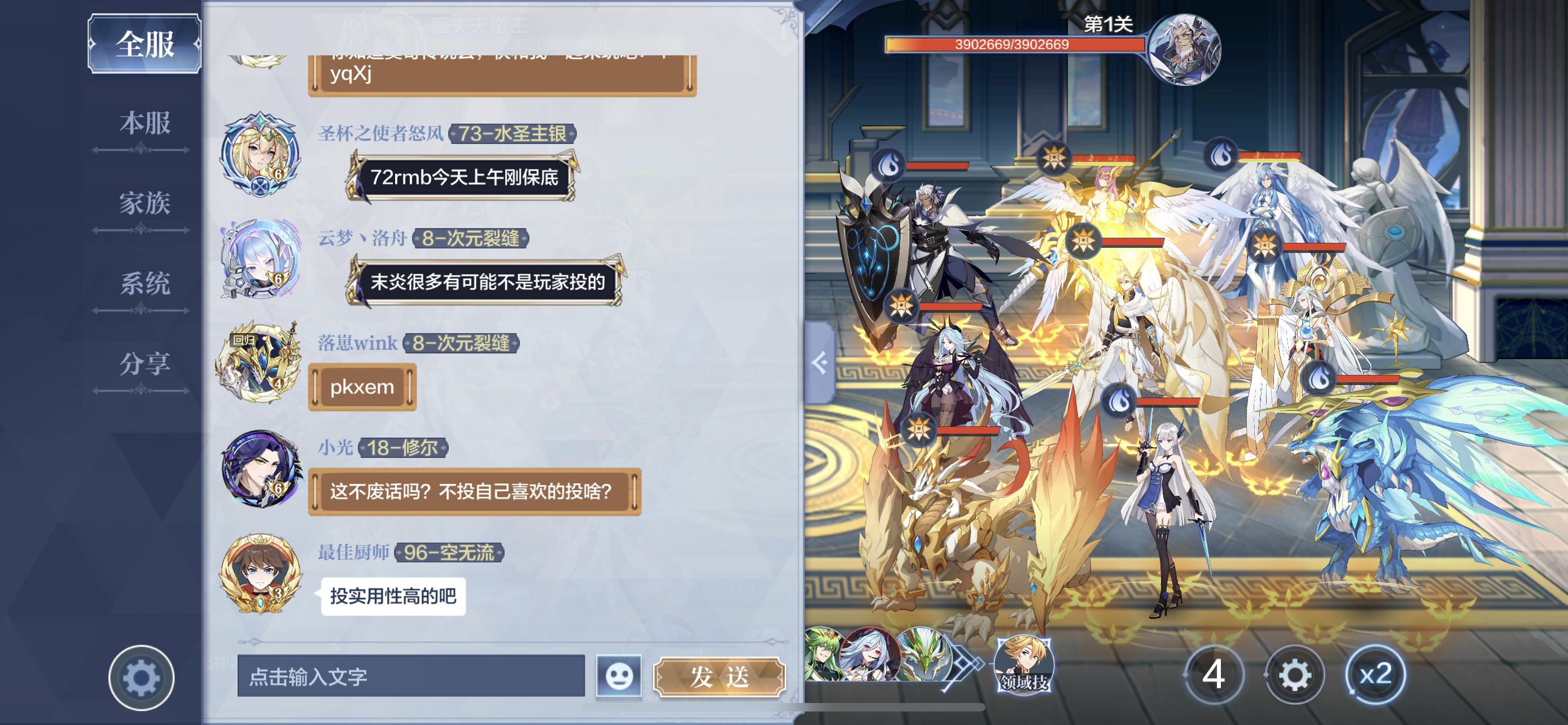Click the round number 4 button
Viewport: 1568px width, 725px height.
[1213, 675]
